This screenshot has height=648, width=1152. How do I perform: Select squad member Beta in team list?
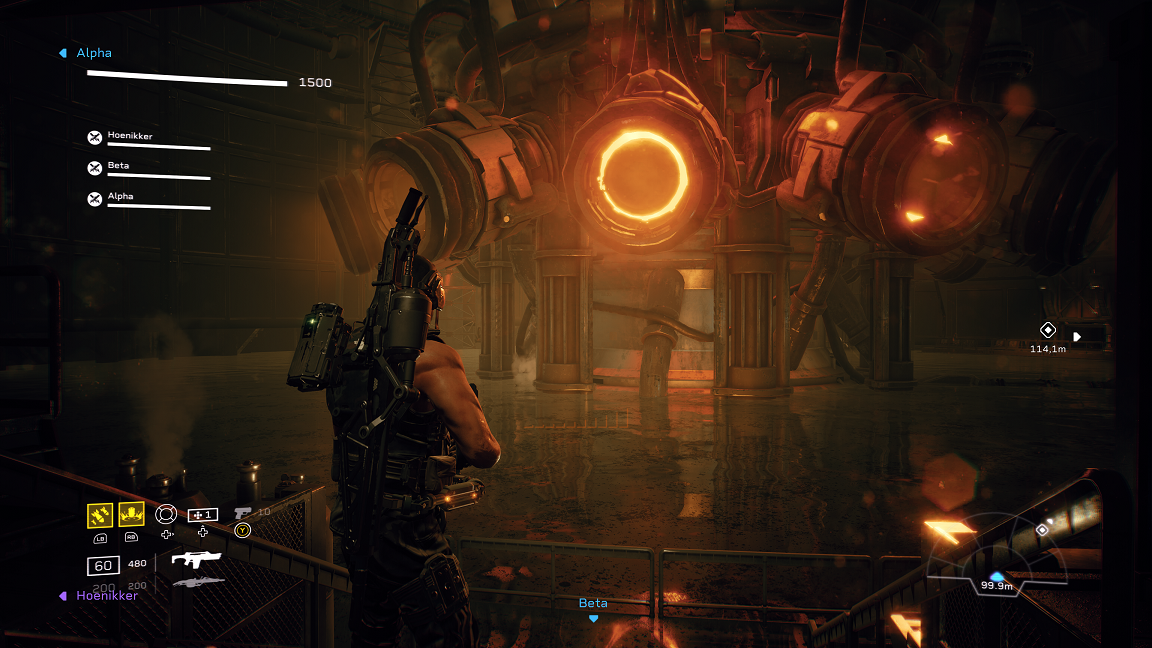[118, 166]
